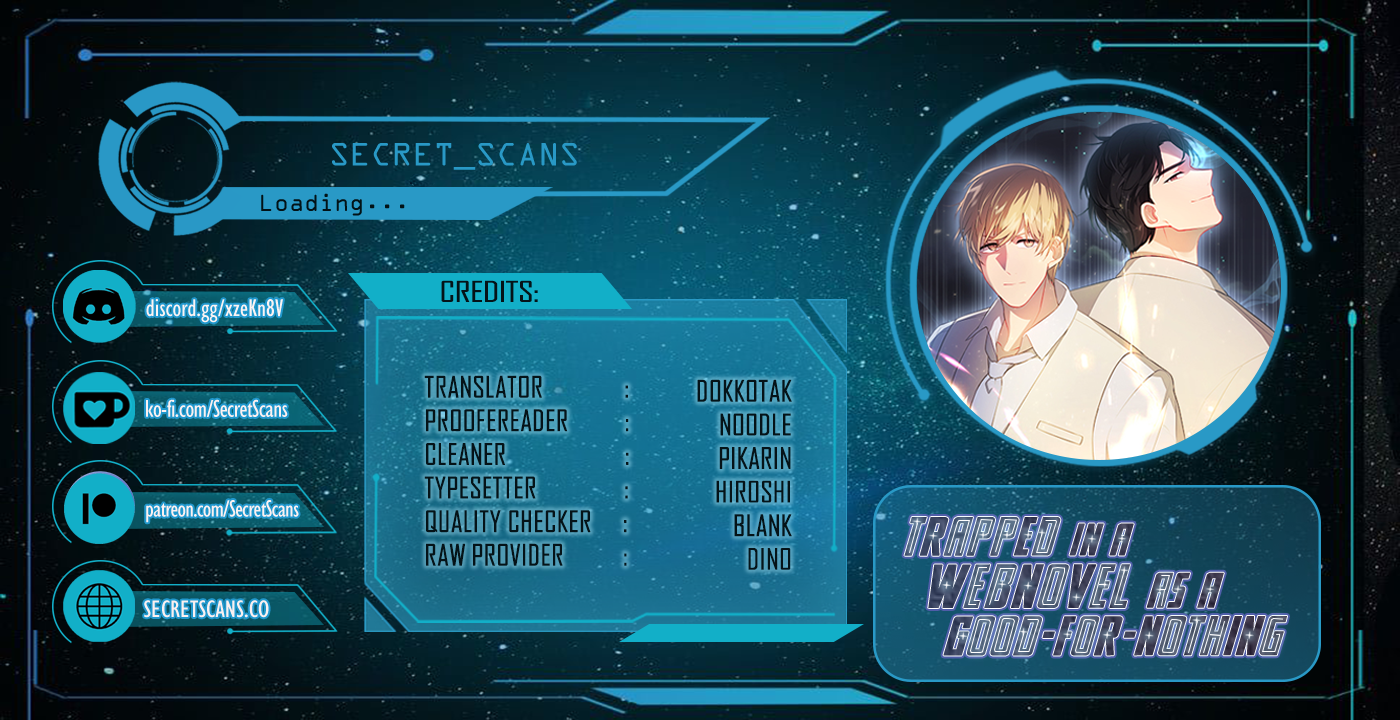Open the patreon.com/SecretScans link
The width and height of the screenshot is (1400, 720).
tap(222, 510)
